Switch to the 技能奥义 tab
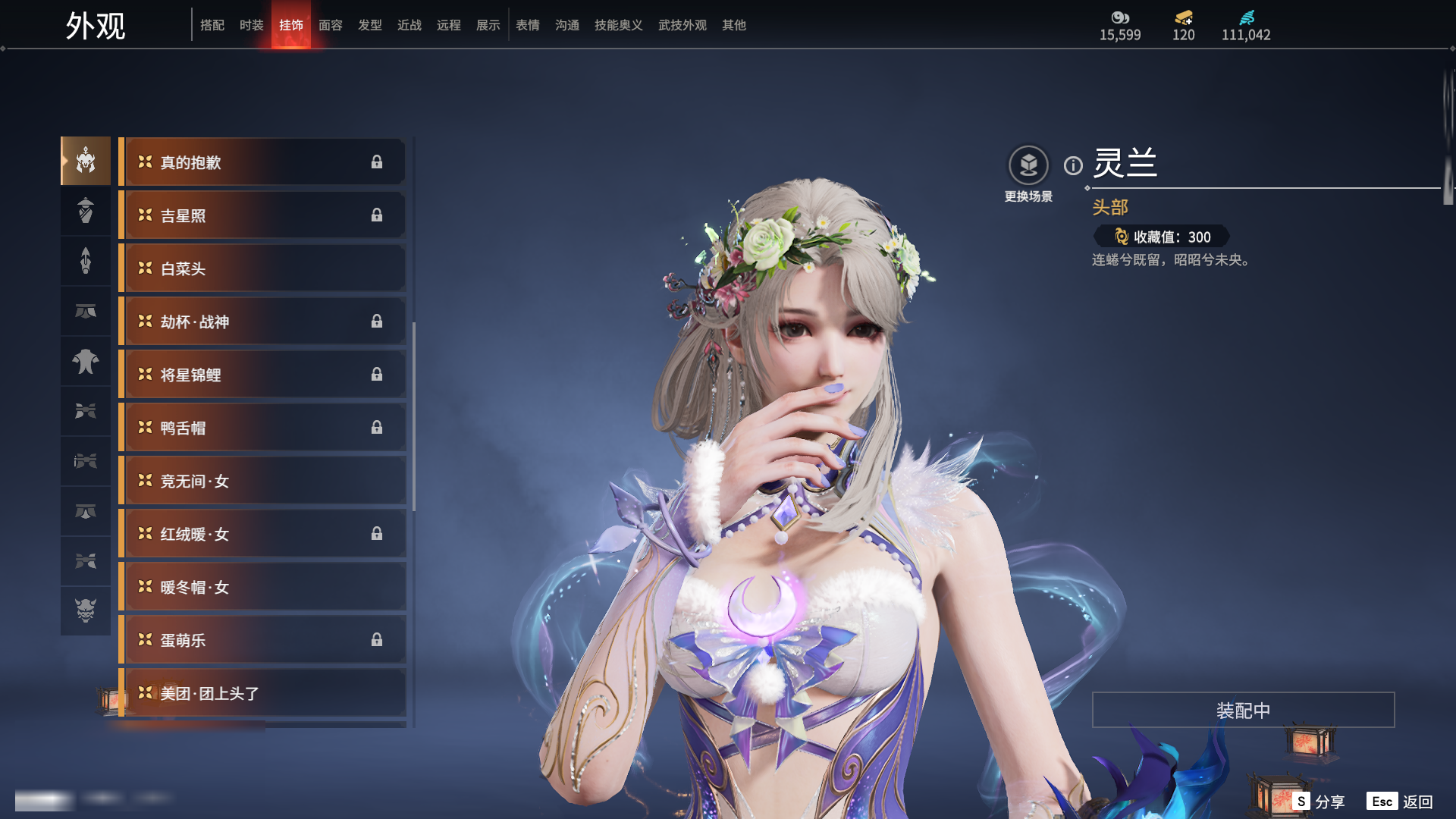The width and height of the screenshot is (1456, 819). tap(619, 25)
